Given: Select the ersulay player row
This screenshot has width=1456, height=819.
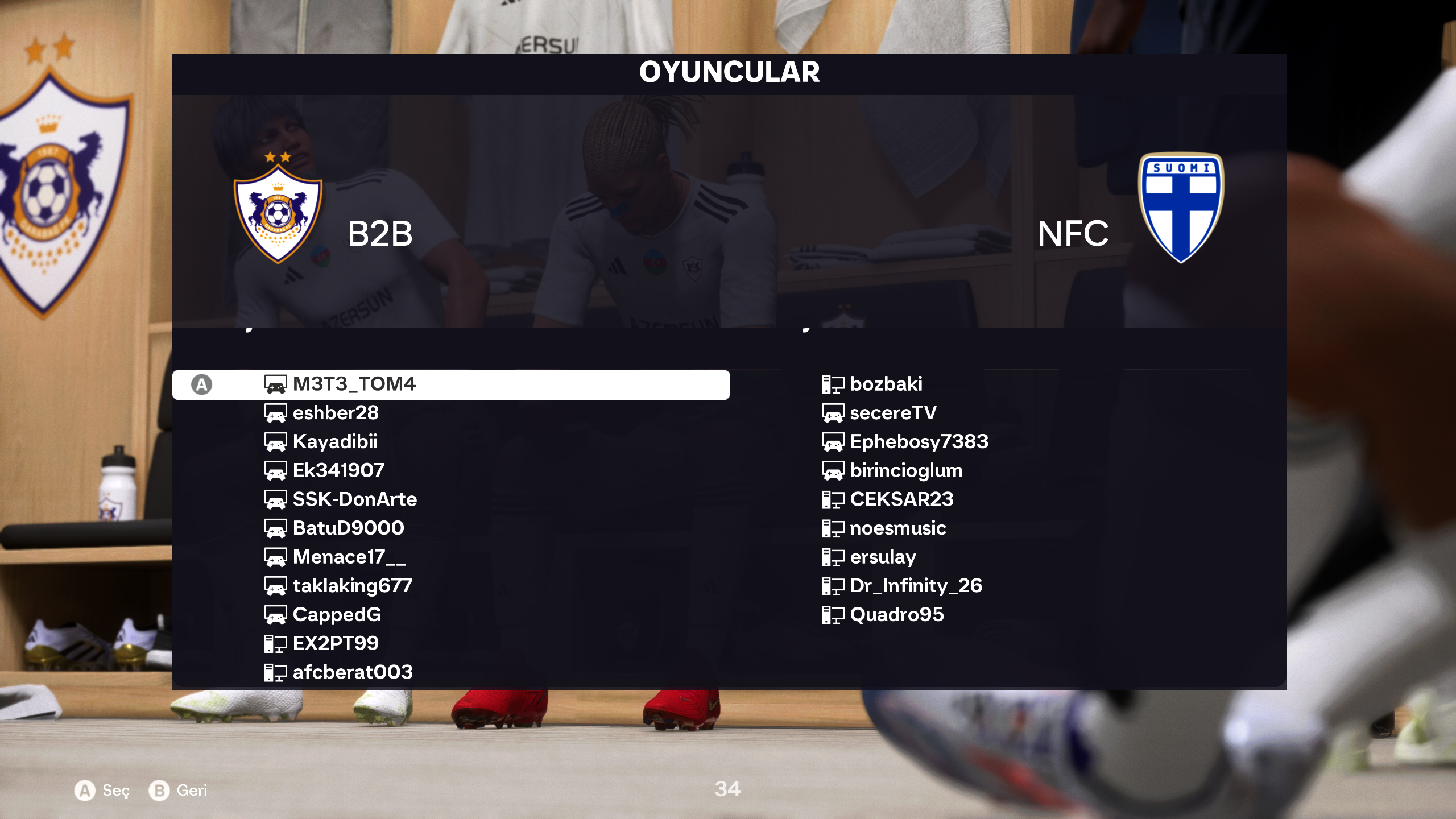Looking at the screenshot, I should (x=883, y=557).
